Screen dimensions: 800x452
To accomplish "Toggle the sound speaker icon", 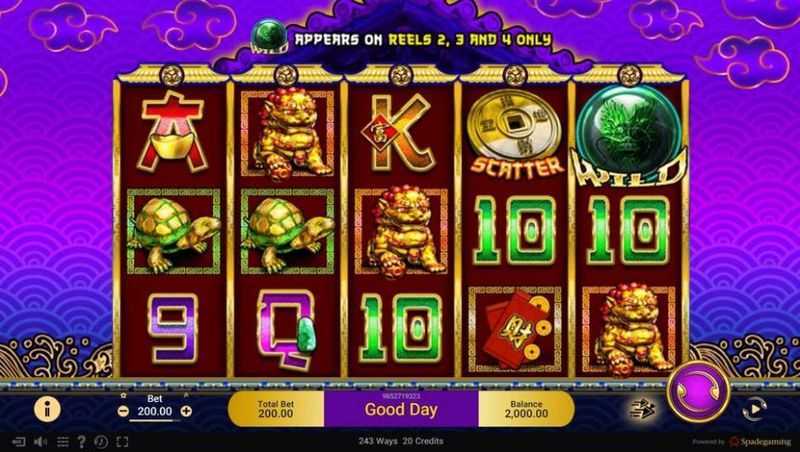I will point(41,441).
